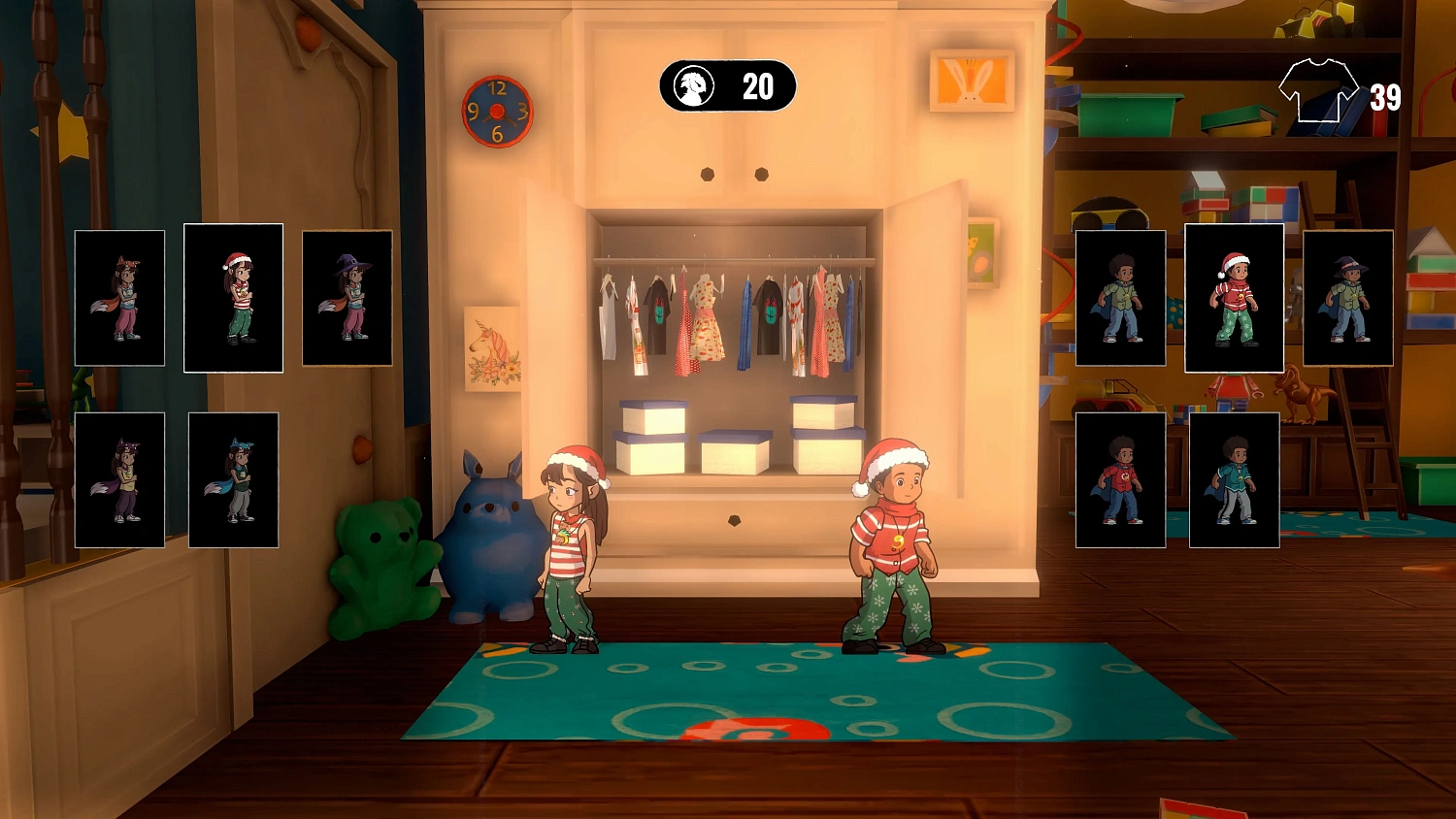Select the girl's Santa outfit card

coord(233,298)
